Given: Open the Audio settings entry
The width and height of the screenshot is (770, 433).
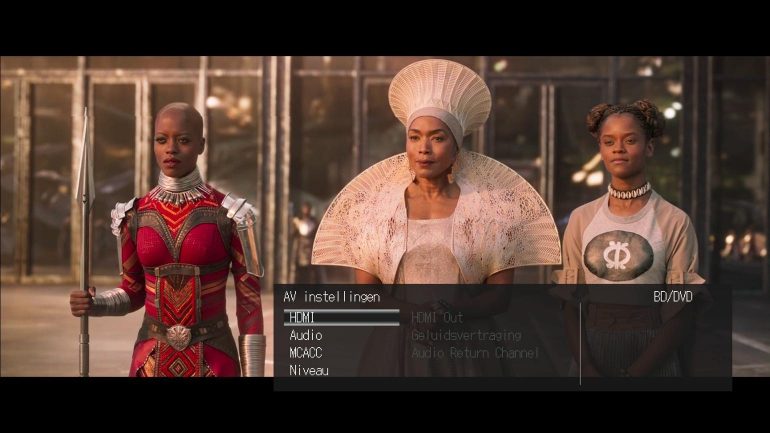Looking at the screenshot, I should tap(305, 336).
